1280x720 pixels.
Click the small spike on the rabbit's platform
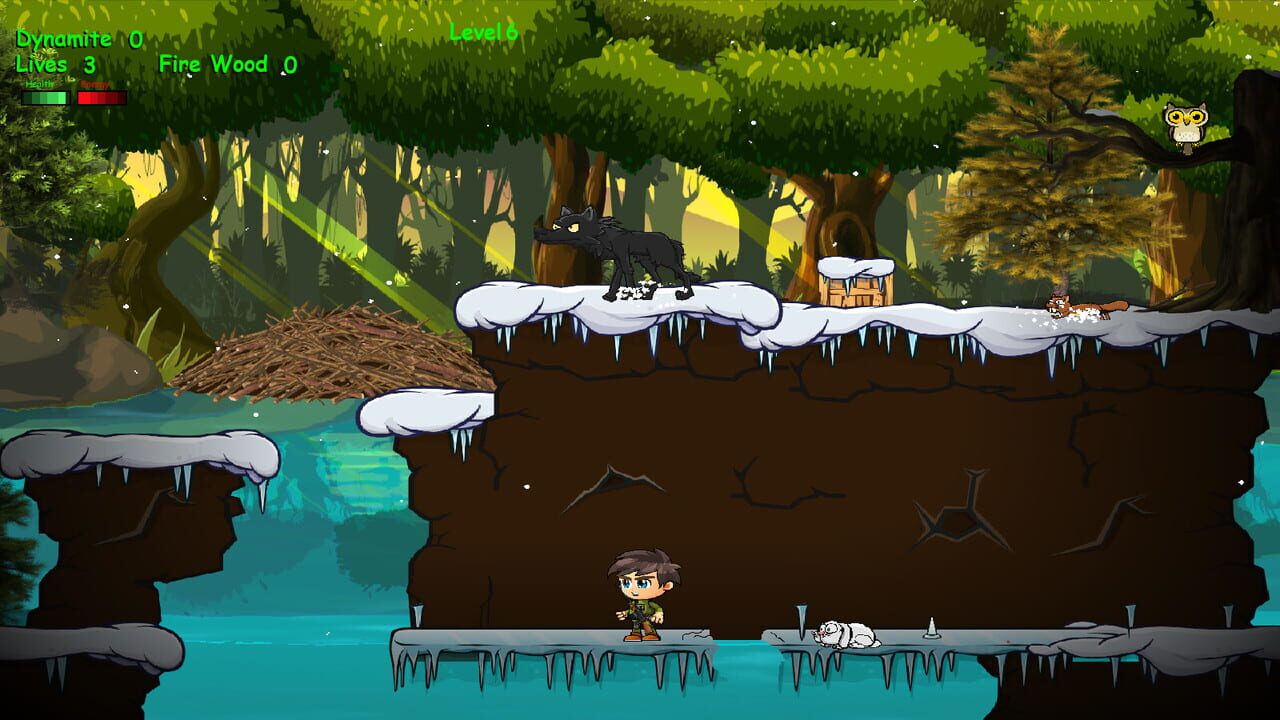coord(930,628)
